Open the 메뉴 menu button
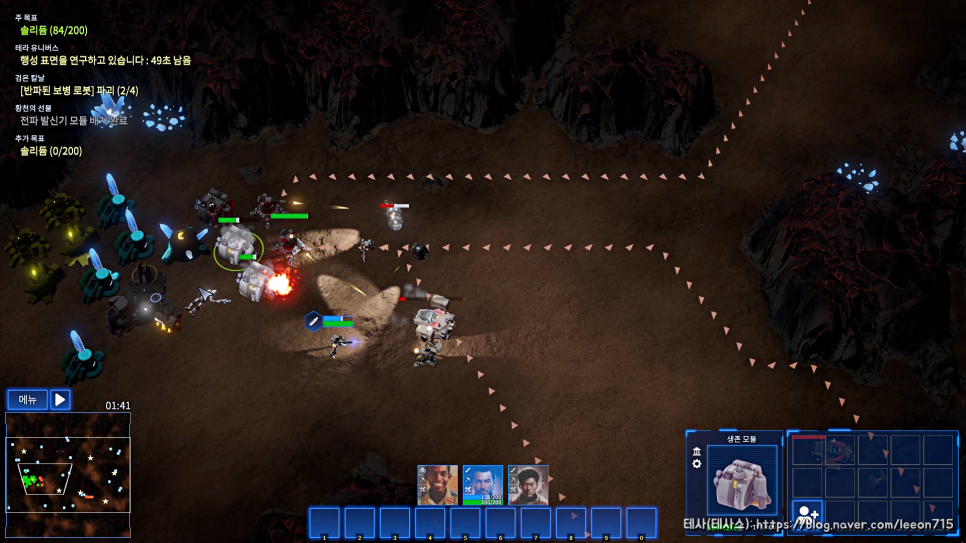This screenshot has height=543, width=966. [27, 400]
